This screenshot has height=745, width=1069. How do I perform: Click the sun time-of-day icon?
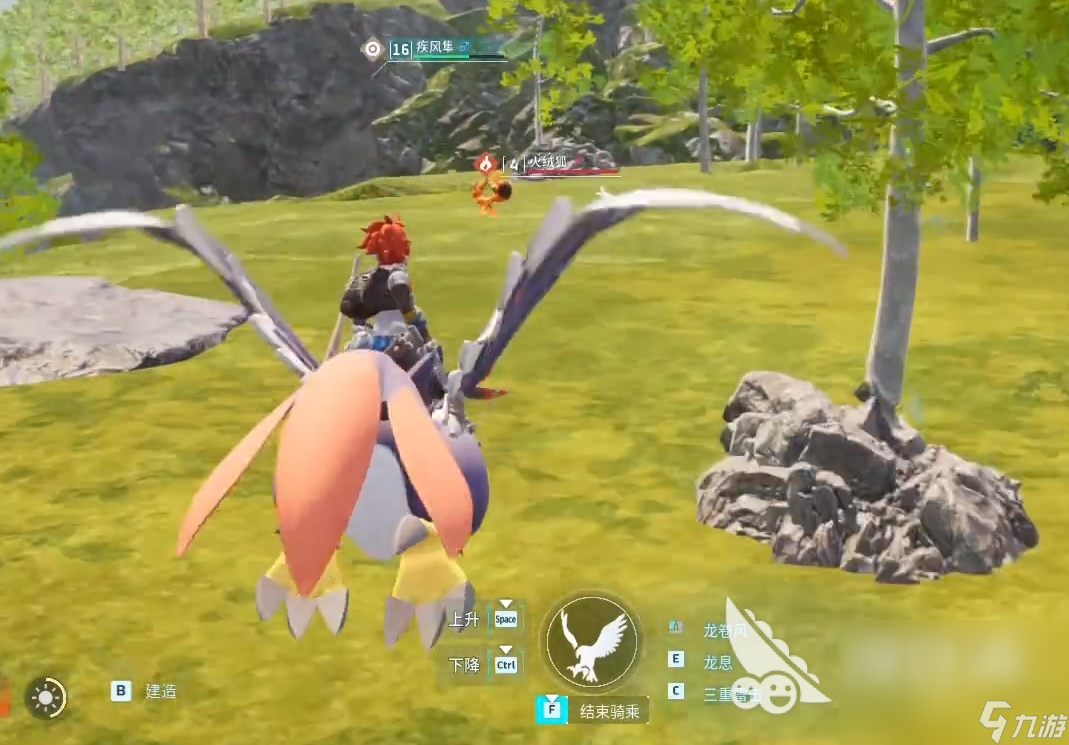point(46,697)
